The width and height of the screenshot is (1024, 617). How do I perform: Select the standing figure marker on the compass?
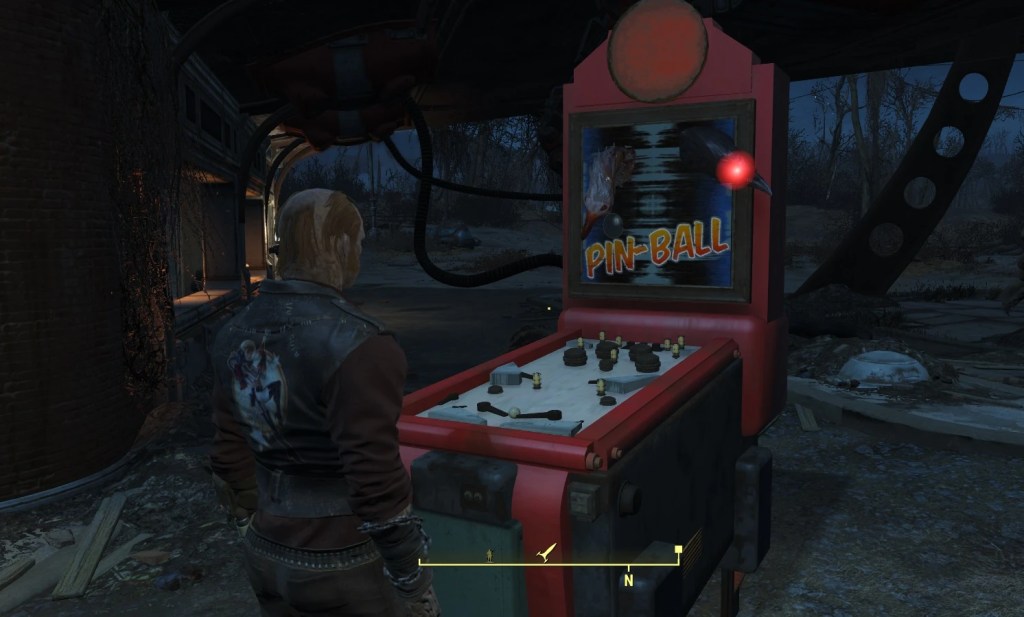click(489, 554)
